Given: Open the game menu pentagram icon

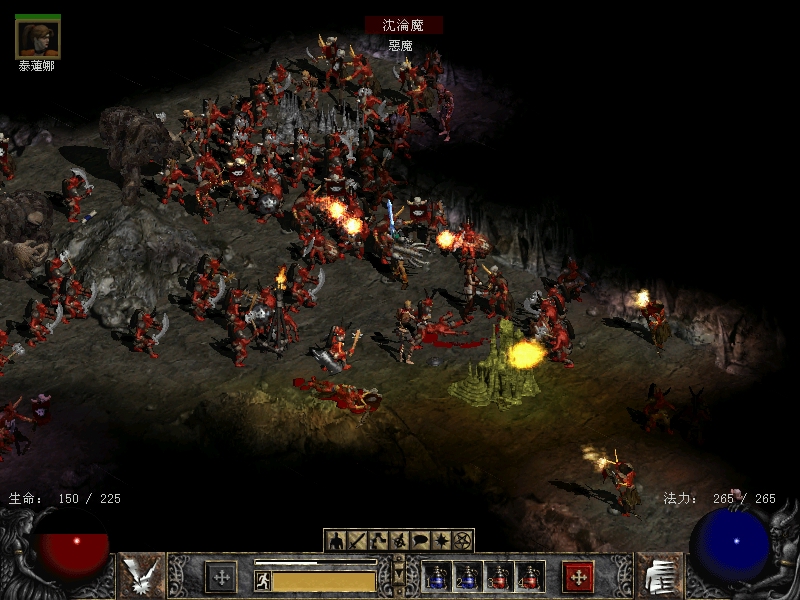Looking at the screenshot, I should click(462, 541).
